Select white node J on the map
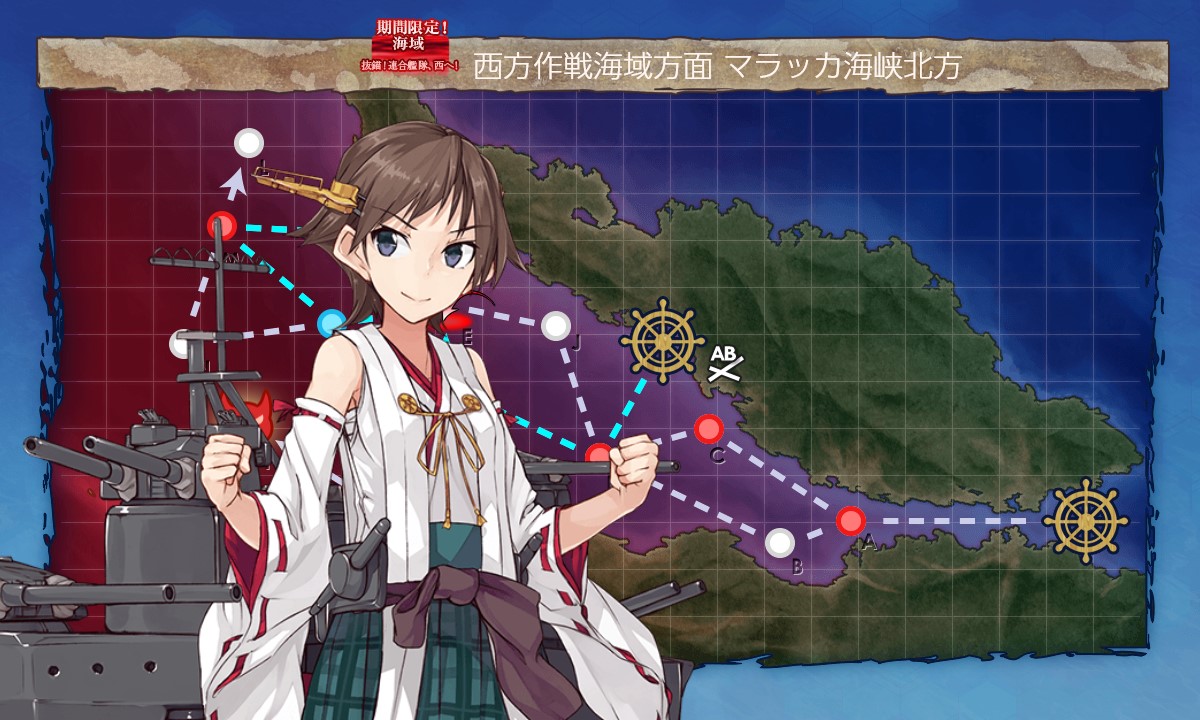1200x720 pixels. click(555, 325)
